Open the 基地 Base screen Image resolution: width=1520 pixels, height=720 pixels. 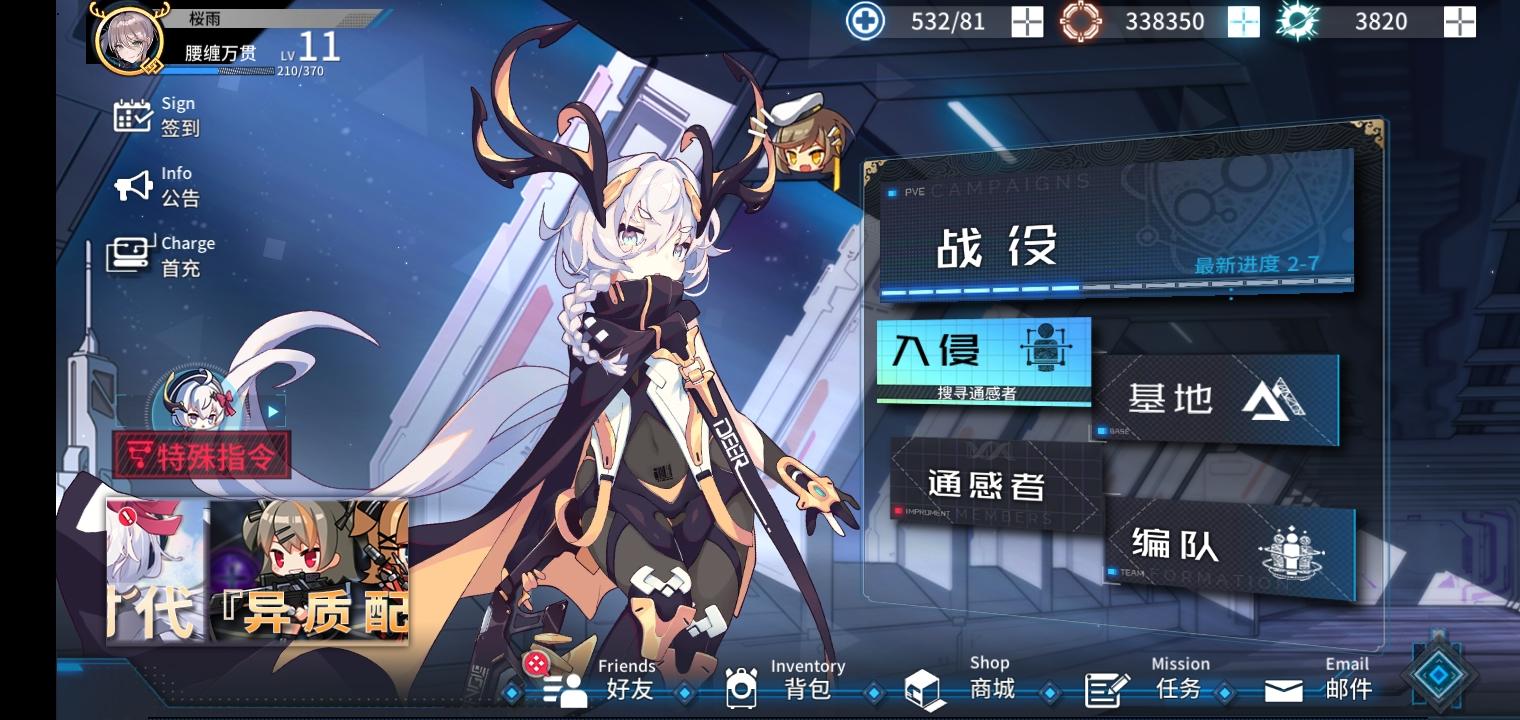[1215, 398]
